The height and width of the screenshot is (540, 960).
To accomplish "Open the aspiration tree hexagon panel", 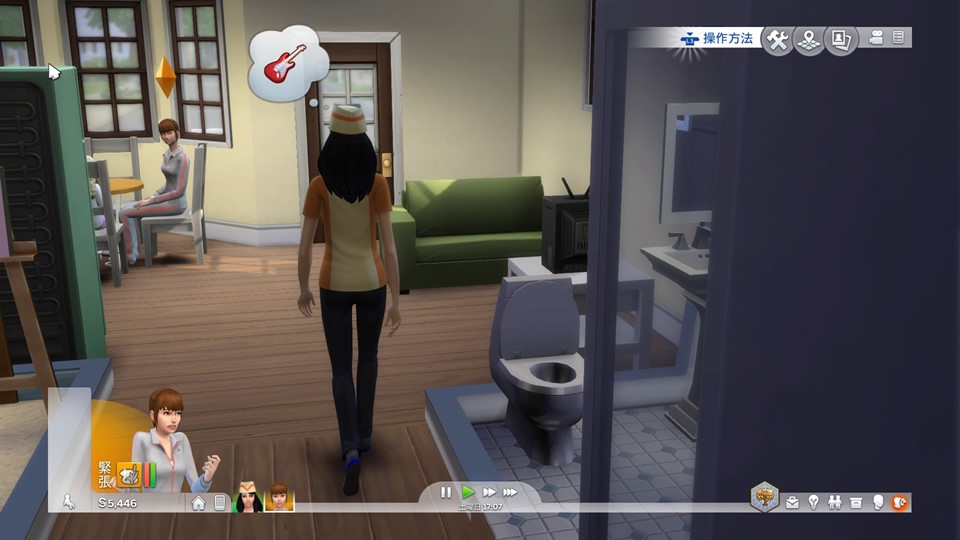I will 765,497.
